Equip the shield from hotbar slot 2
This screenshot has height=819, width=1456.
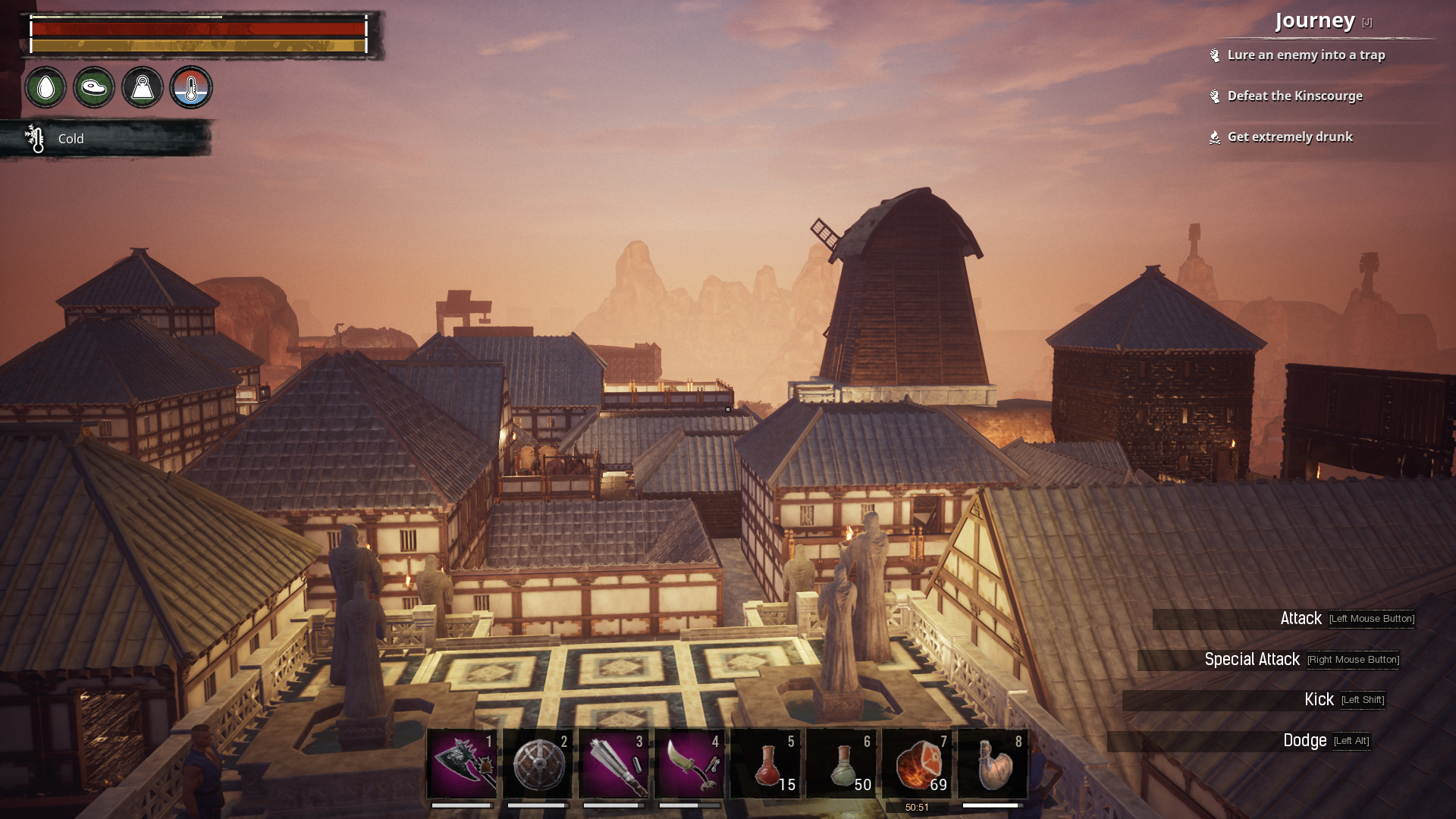pyautogui.click(x=540, y=764)
